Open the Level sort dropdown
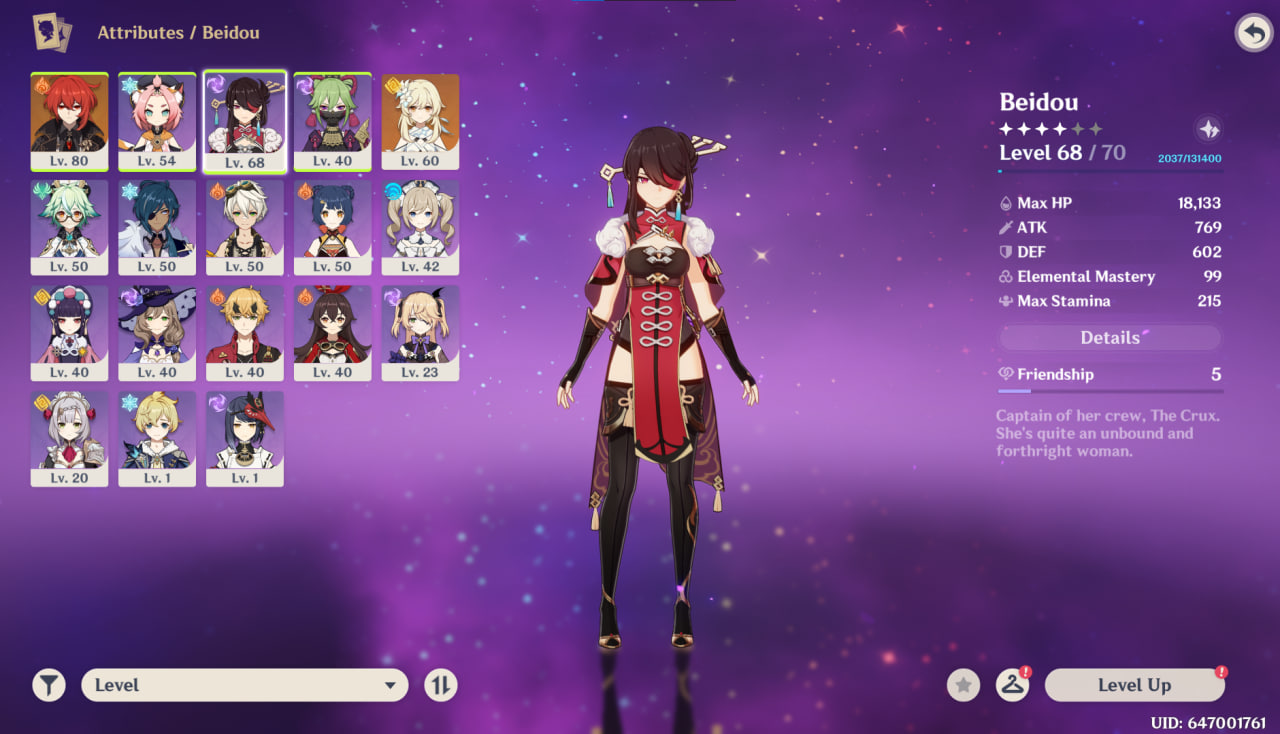The width and height of the screenshot is (1280, 734). coord(244,685)
